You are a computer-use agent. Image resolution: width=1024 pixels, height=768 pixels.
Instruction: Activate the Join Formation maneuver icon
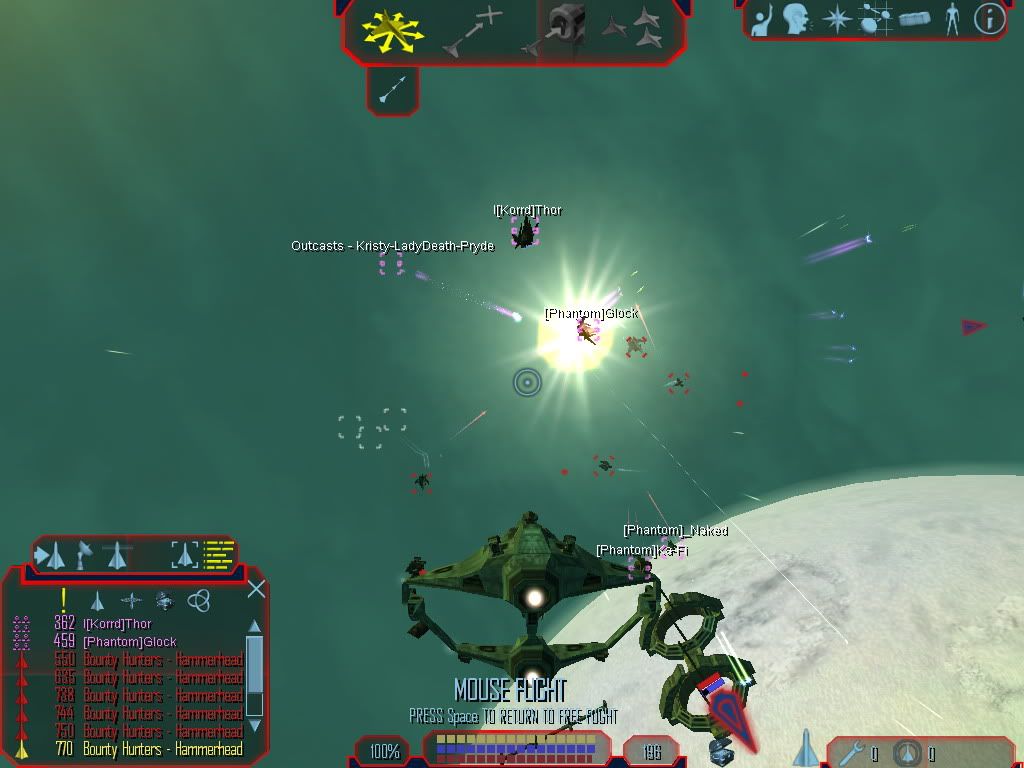634,28
